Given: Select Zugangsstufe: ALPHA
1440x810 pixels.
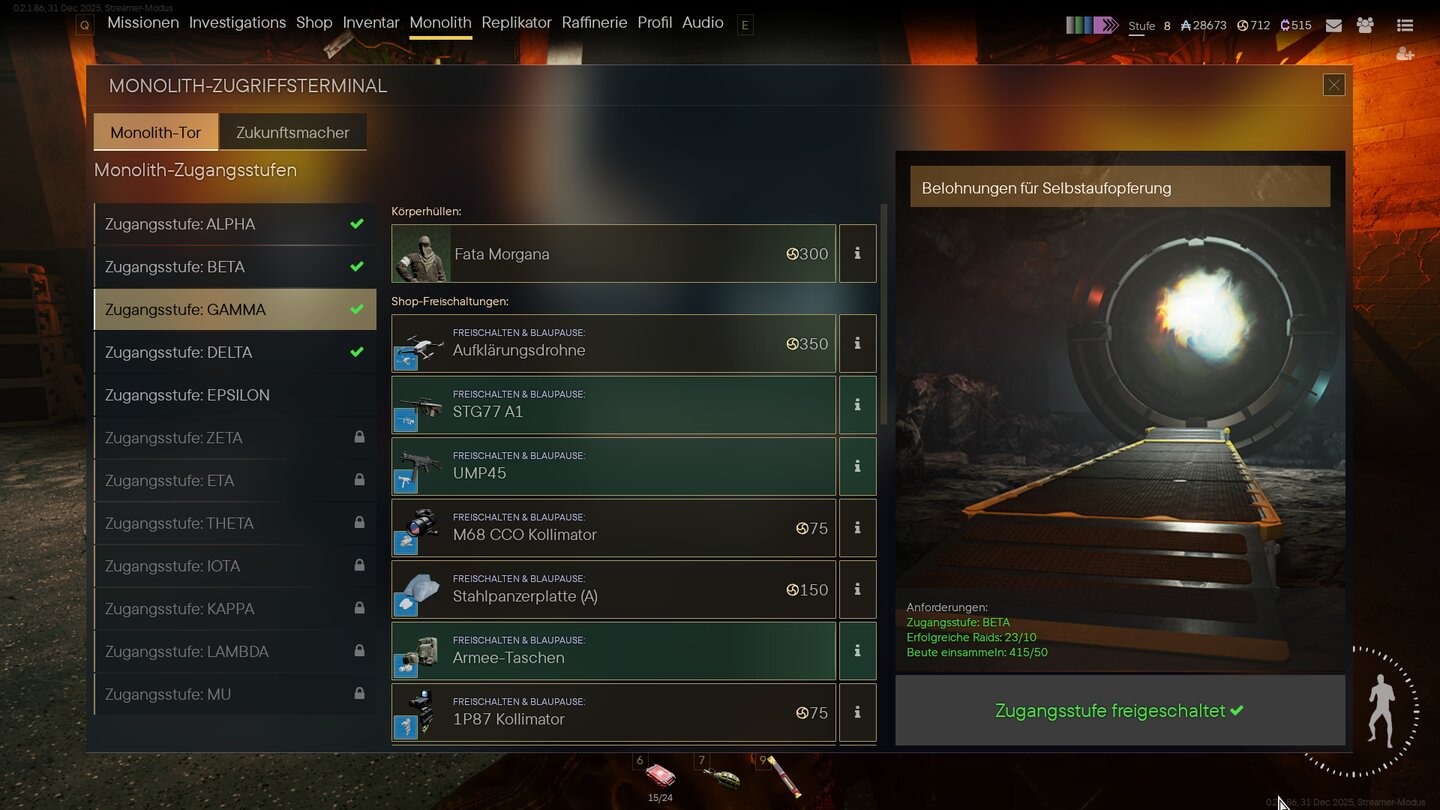Looking at the screenshot, I should (235, 224).
